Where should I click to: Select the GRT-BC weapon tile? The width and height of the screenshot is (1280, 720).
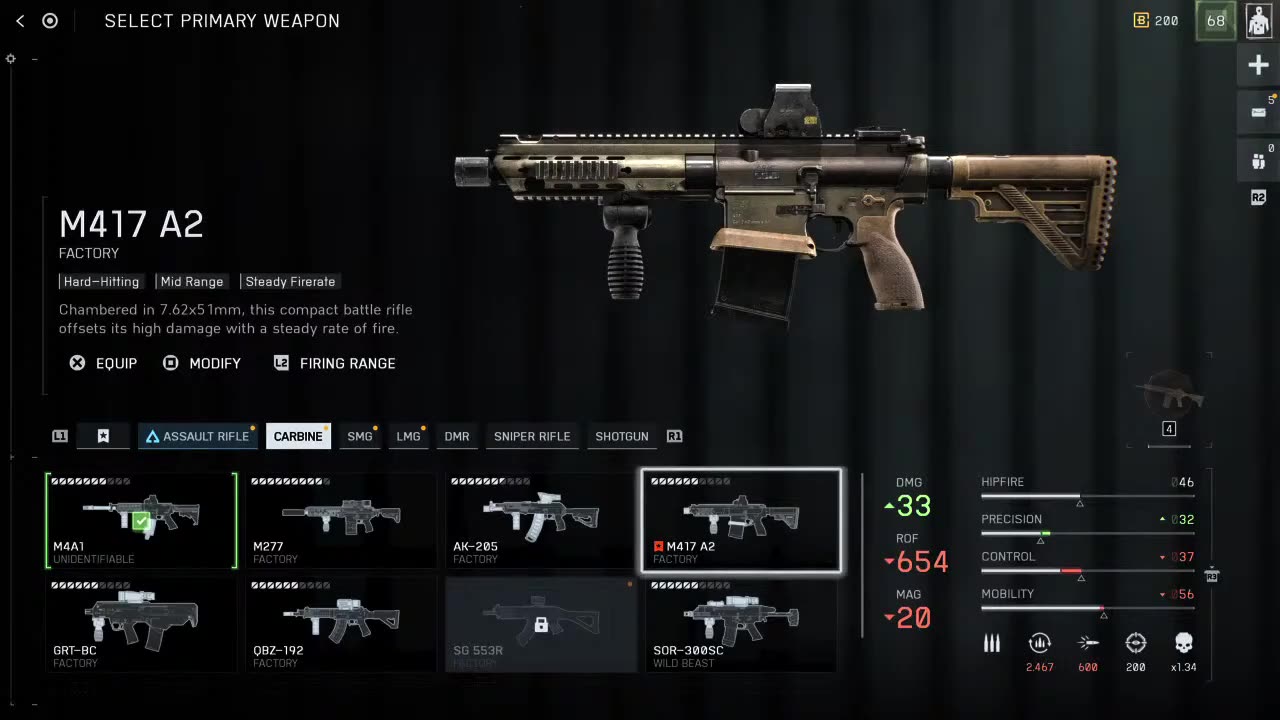pyautogui.click(x=141, y=624)
